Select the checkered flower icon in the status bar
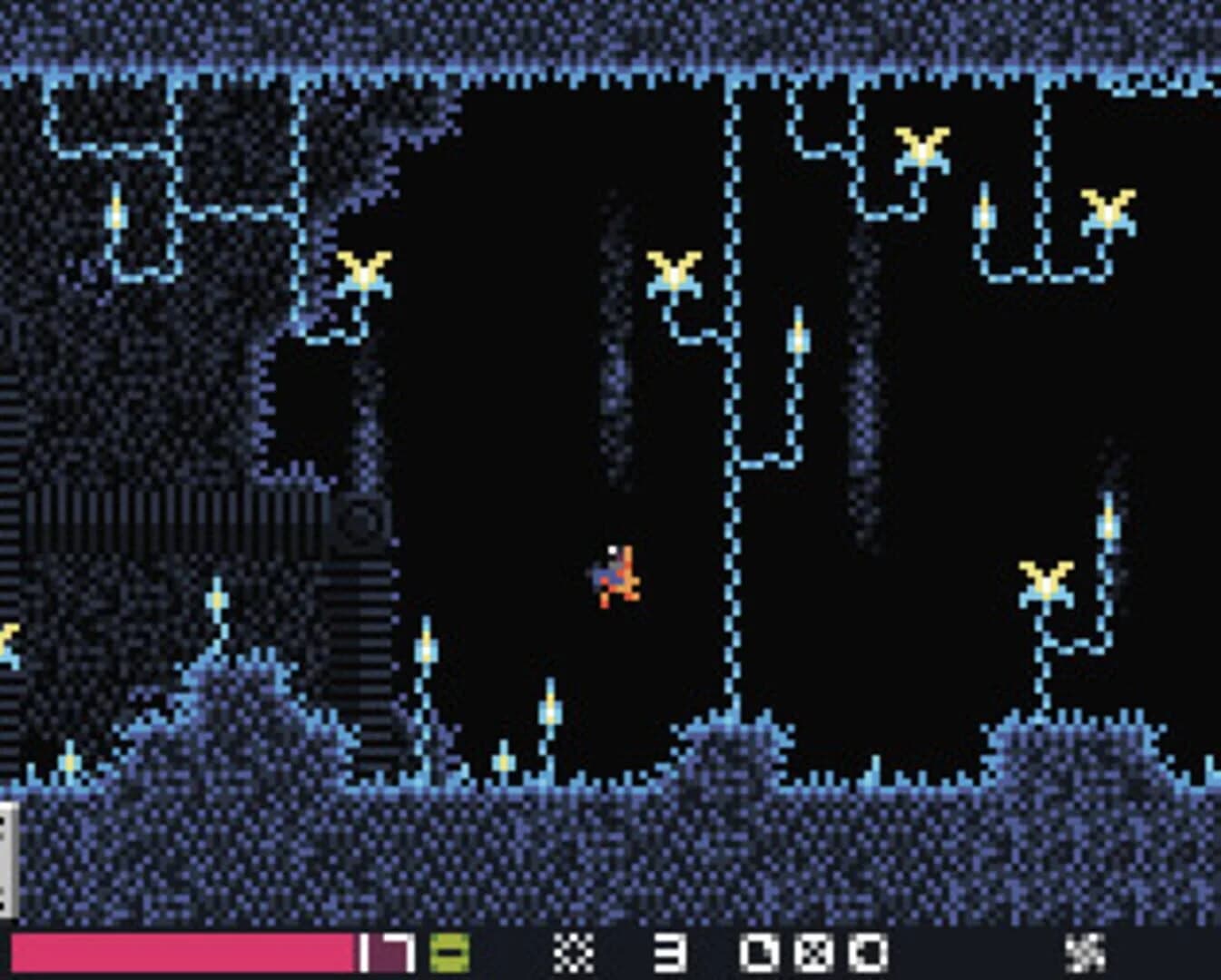Viewport: 1221px width, 980px height. 572,951
